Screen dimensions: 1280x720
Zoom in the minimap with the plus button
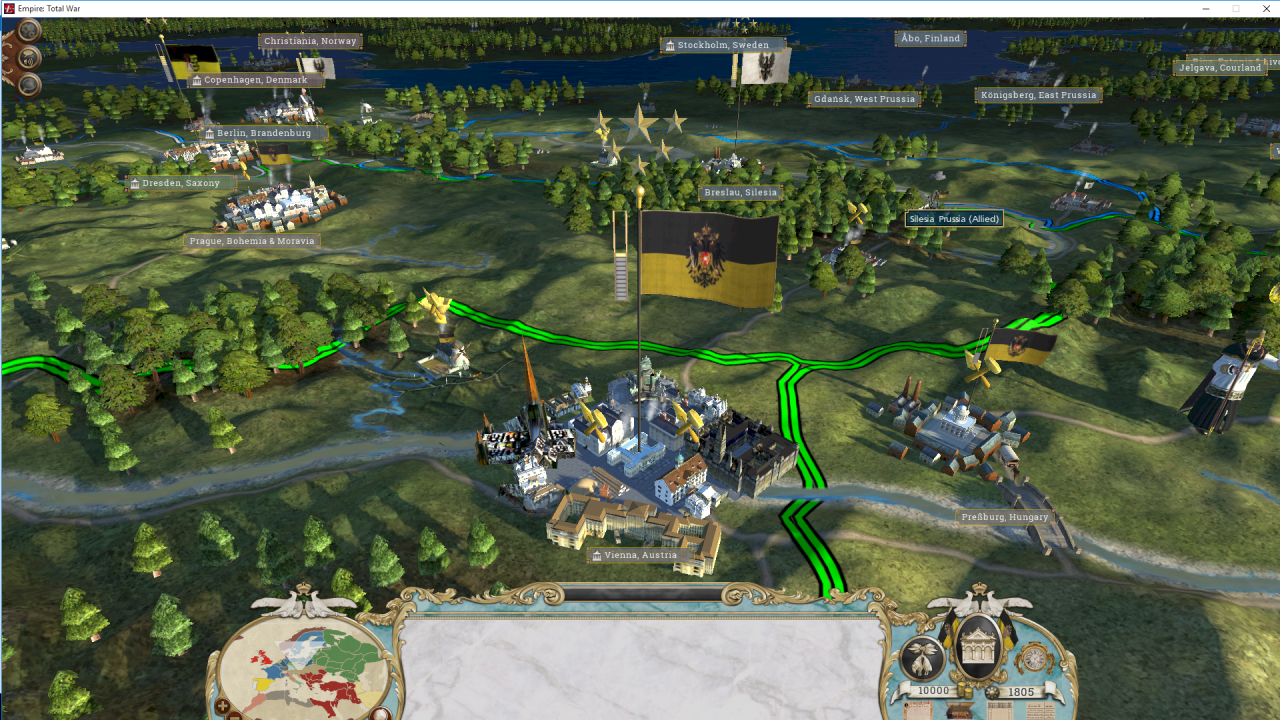click(222, 708)
